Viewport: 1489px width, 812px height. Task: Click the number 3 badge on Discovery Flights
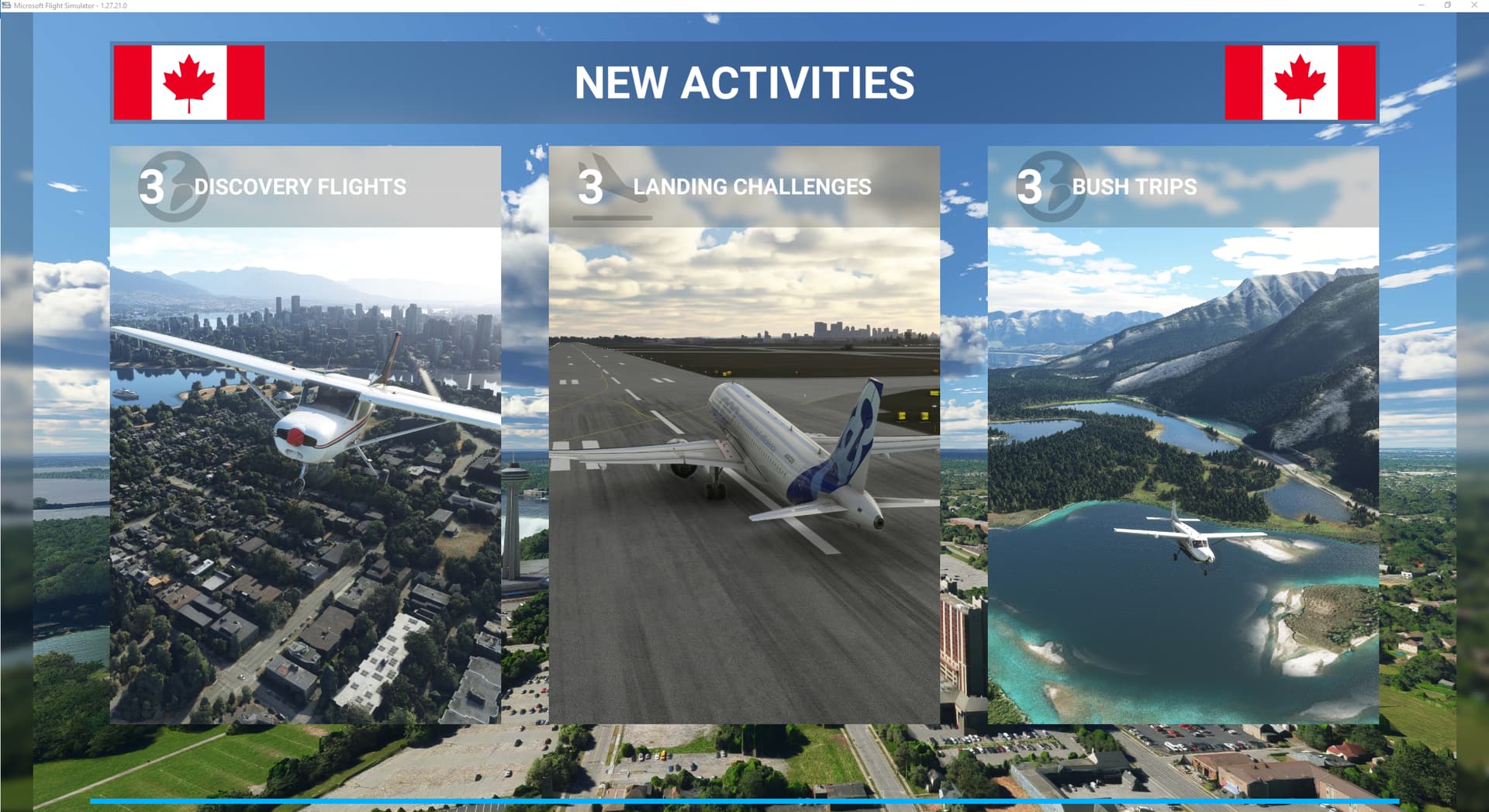152,186
